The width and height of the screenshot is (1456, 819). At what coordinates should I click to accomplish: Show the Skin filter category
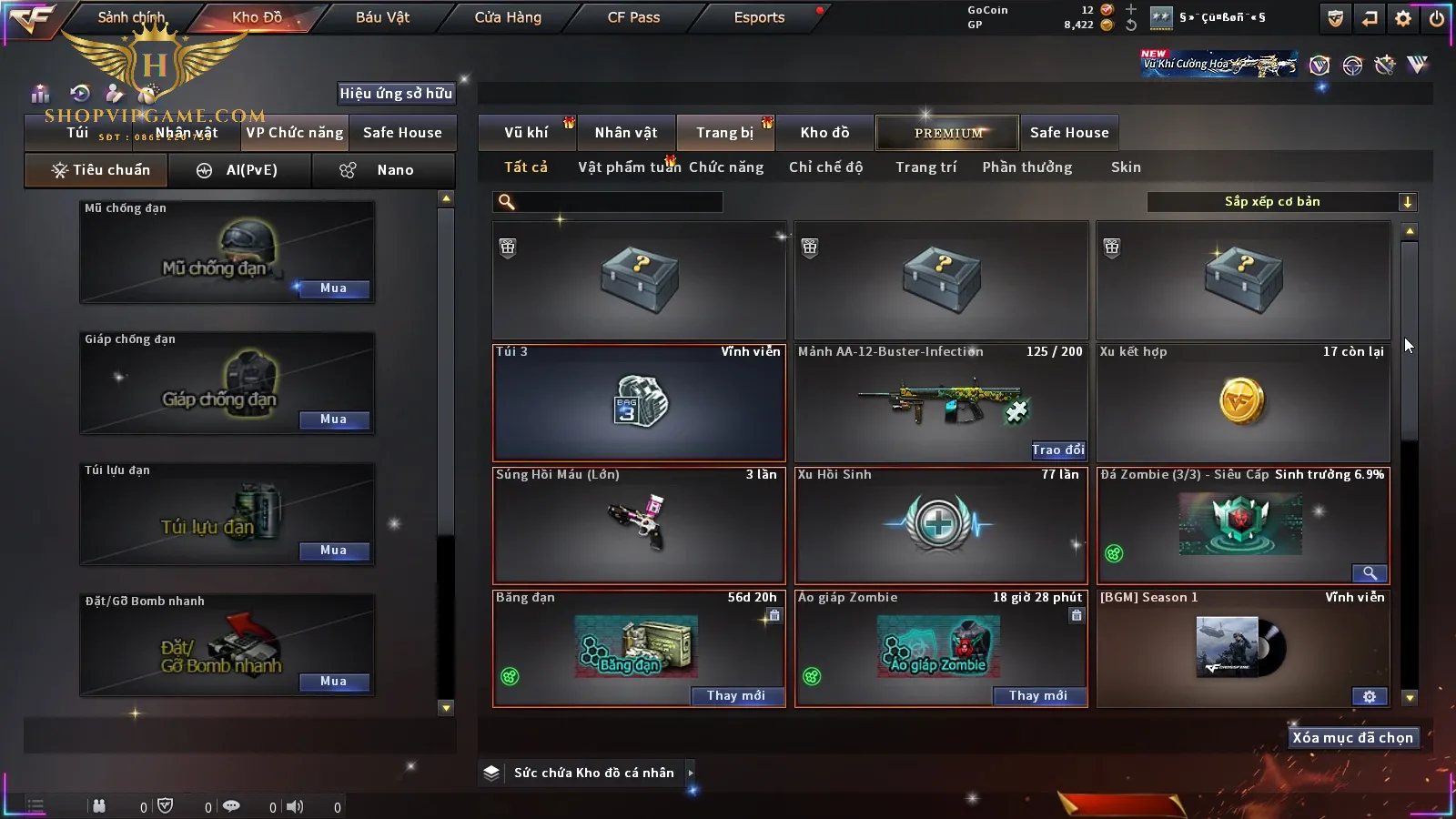tap(1126, 167)
